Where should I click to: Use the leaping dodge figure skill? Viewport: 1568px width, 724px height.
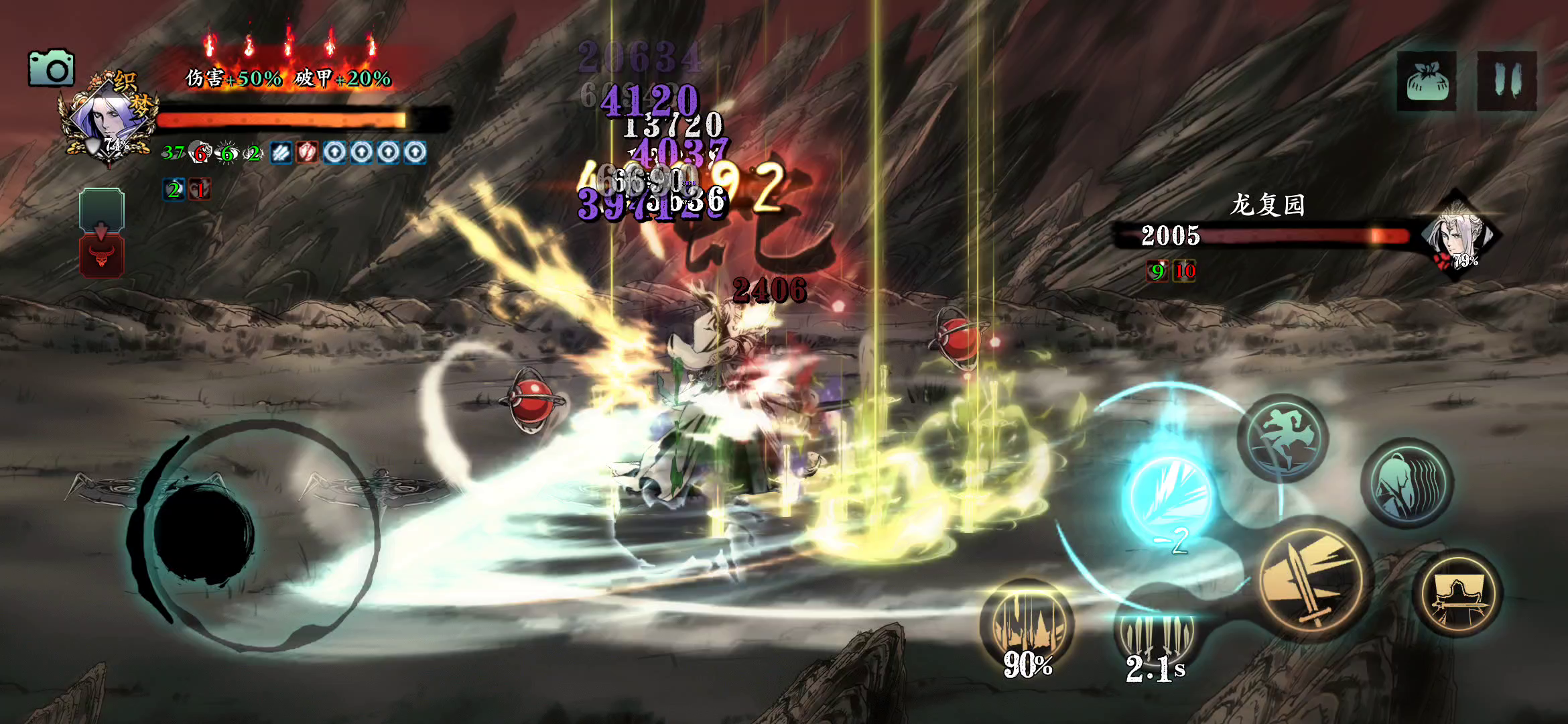click(x=1283, y=439)
